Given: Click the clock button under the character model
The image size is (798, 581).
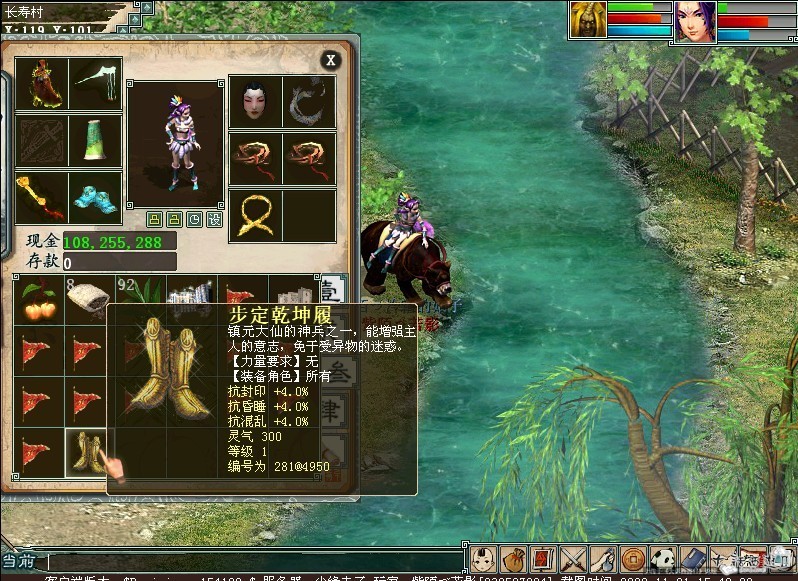Looking at the screenshot, I should [x=194, y=219].
